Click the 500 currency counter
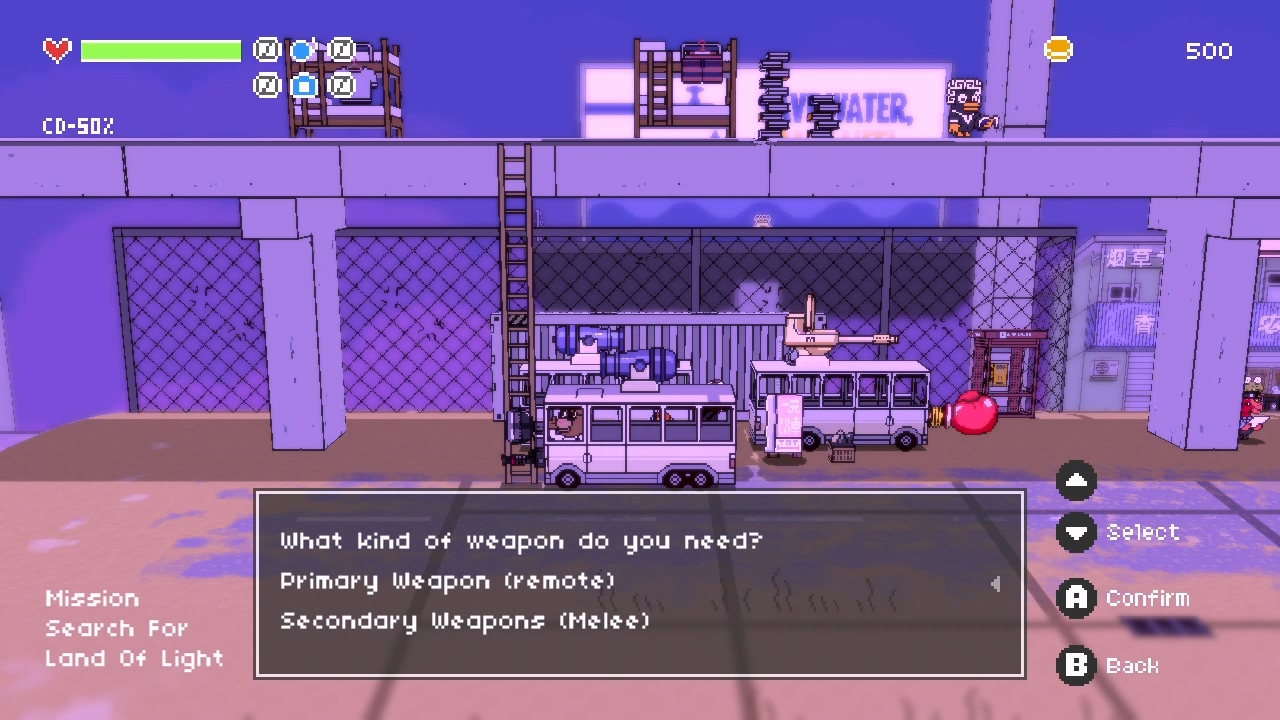Screen dimensions: 1280x720 tap(1209, 51)
